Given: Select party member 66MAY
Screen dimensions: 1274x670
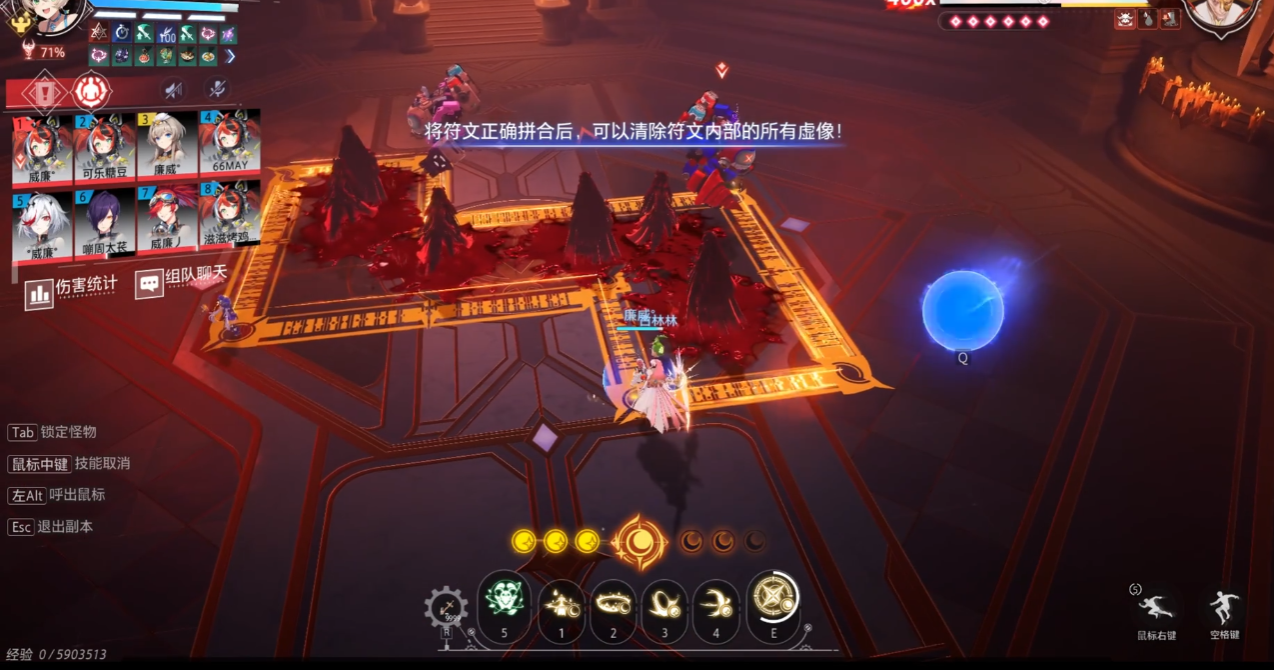Looking at the screenshot, I should [x=230, y=147].
